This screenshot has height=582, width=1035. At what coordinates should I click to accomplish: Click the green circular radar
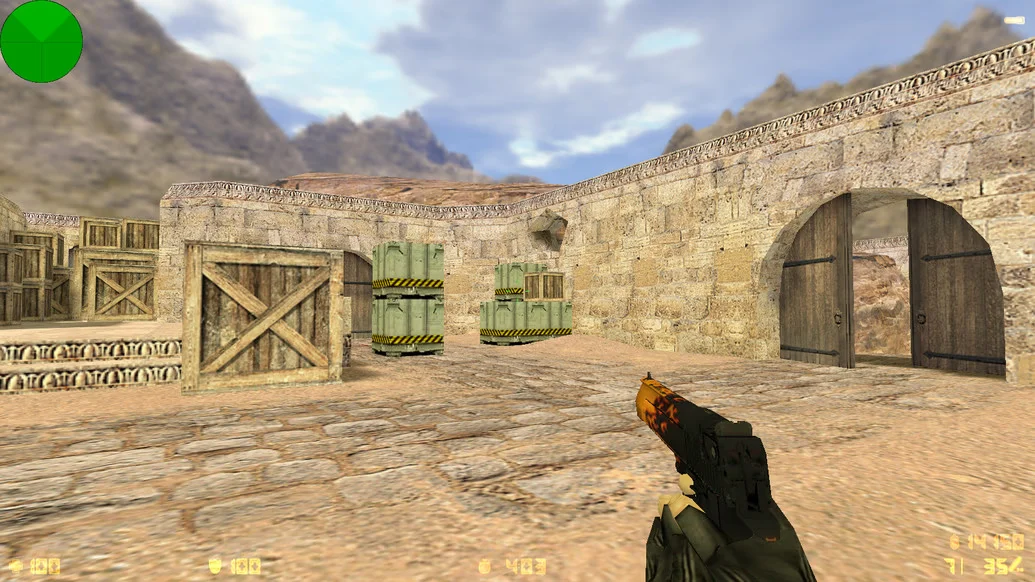41,41
